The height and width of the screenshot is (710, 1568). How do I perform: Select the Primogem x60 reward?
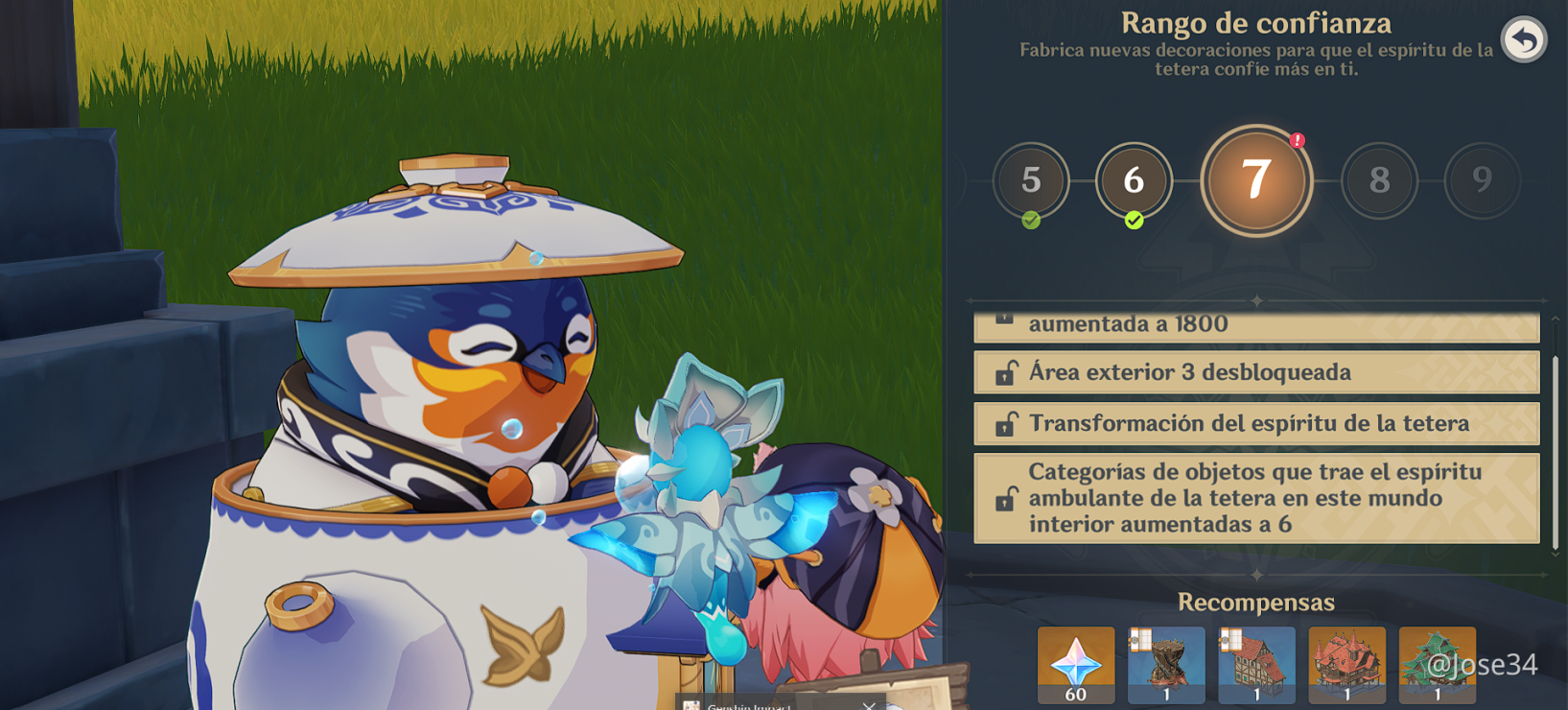pos(1074,664)
